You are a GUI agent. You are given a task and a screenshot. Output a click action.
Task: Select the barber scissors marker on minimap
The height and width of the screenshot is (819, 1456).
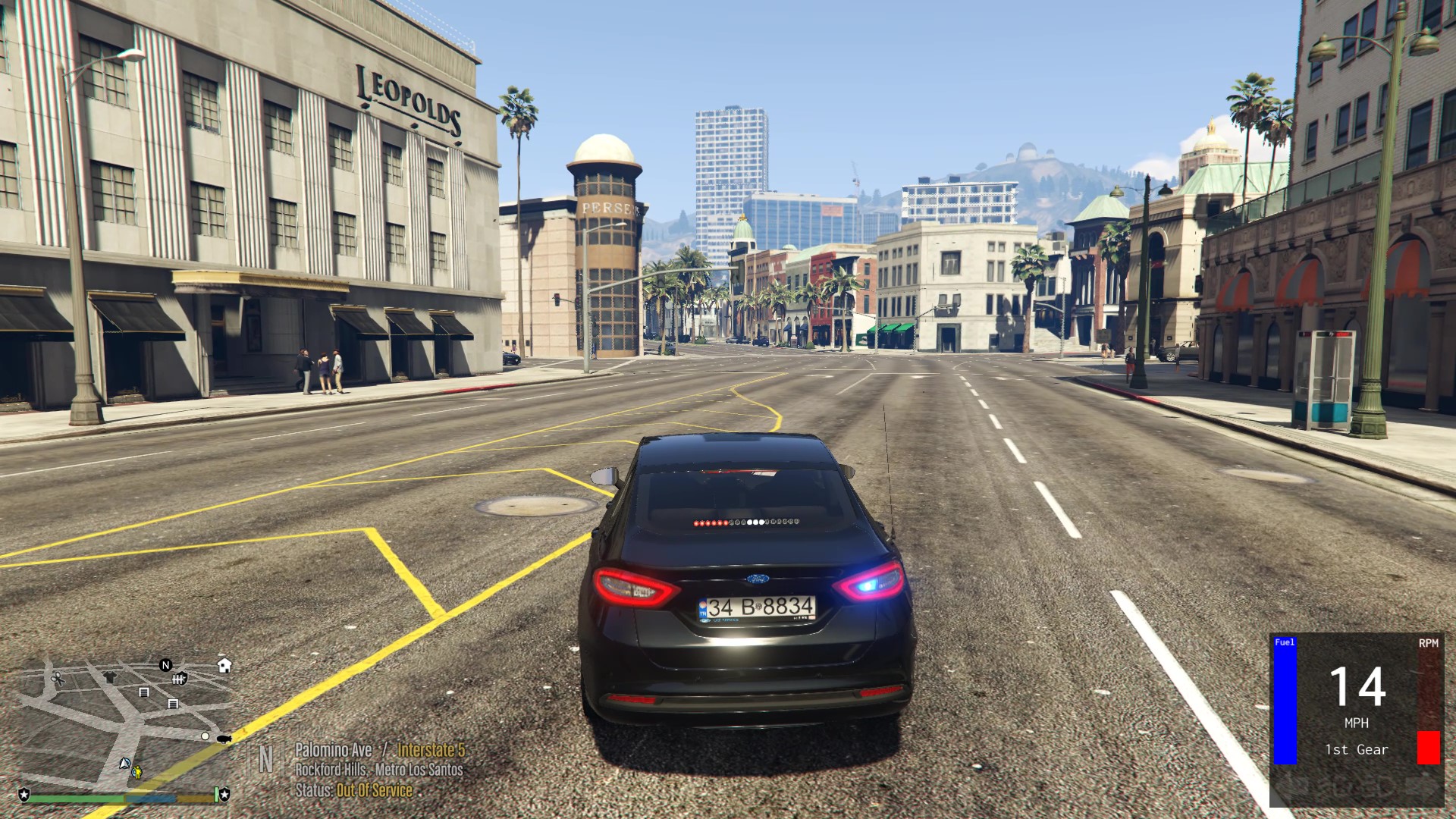click(58, 679)
